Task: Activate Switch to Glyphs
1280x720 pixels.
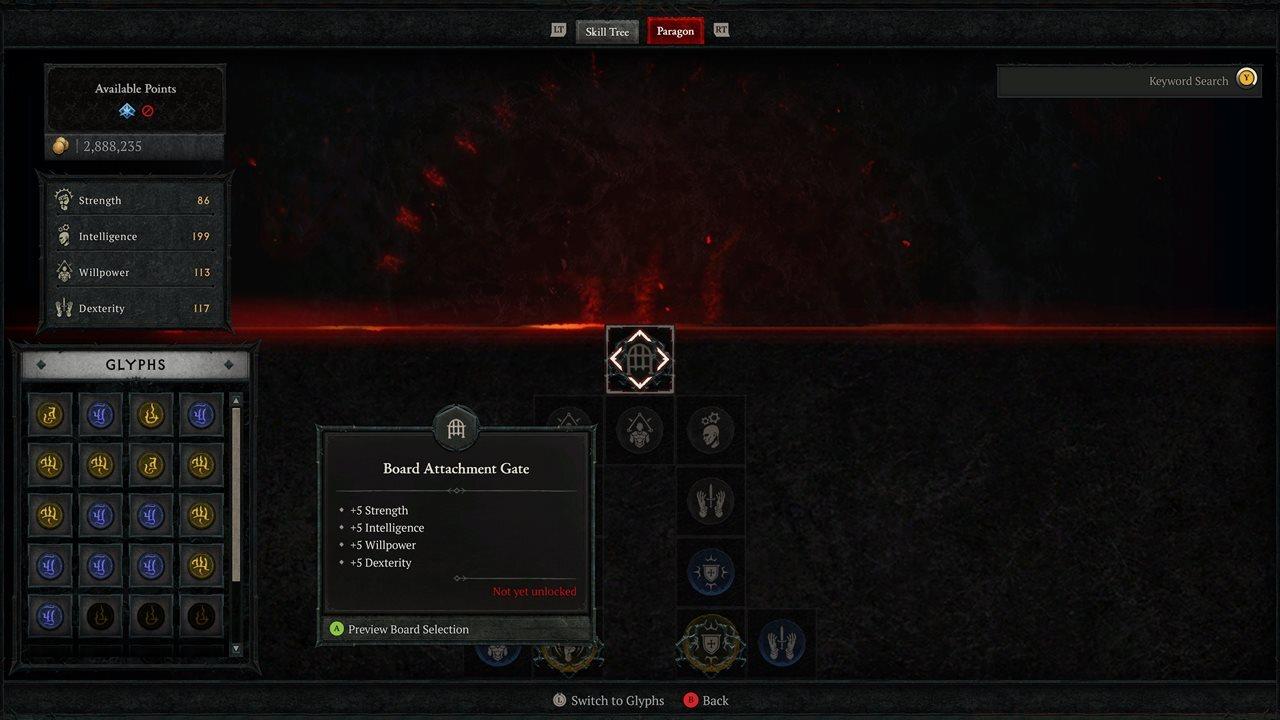Action: click(x=609, y=700)
